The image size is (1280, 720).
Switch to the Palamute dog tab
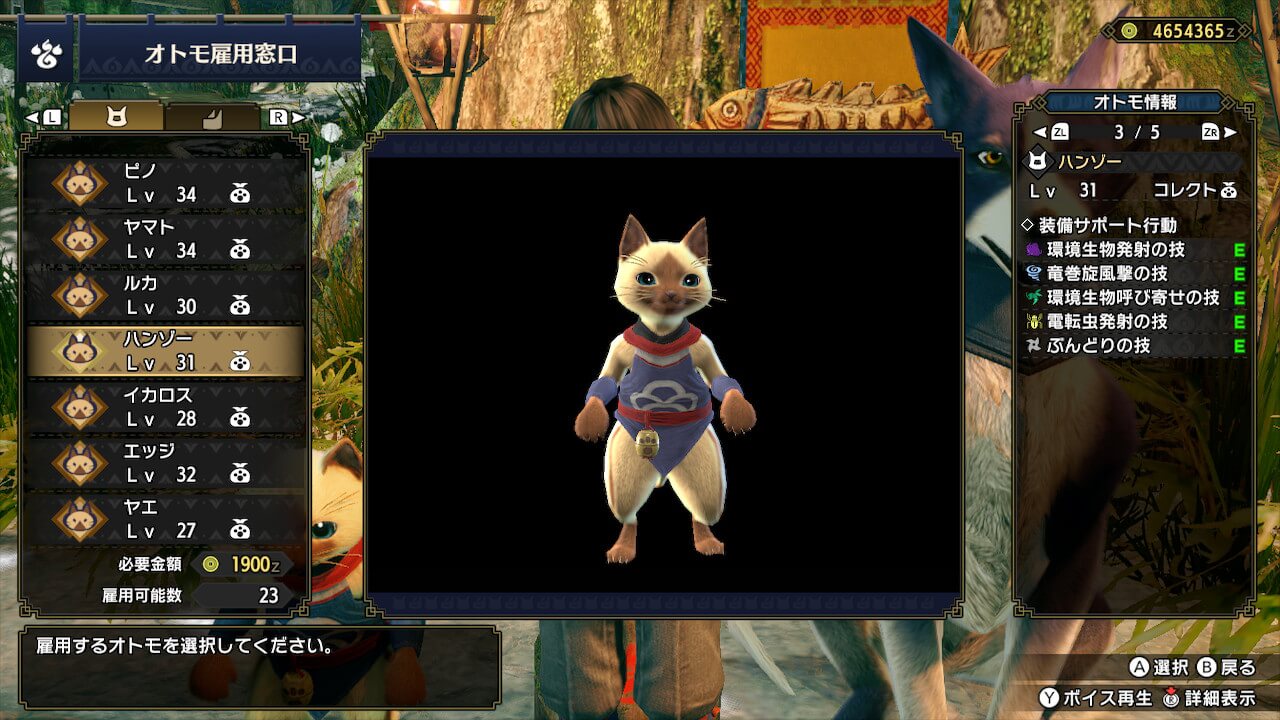[x=212, y=117]
